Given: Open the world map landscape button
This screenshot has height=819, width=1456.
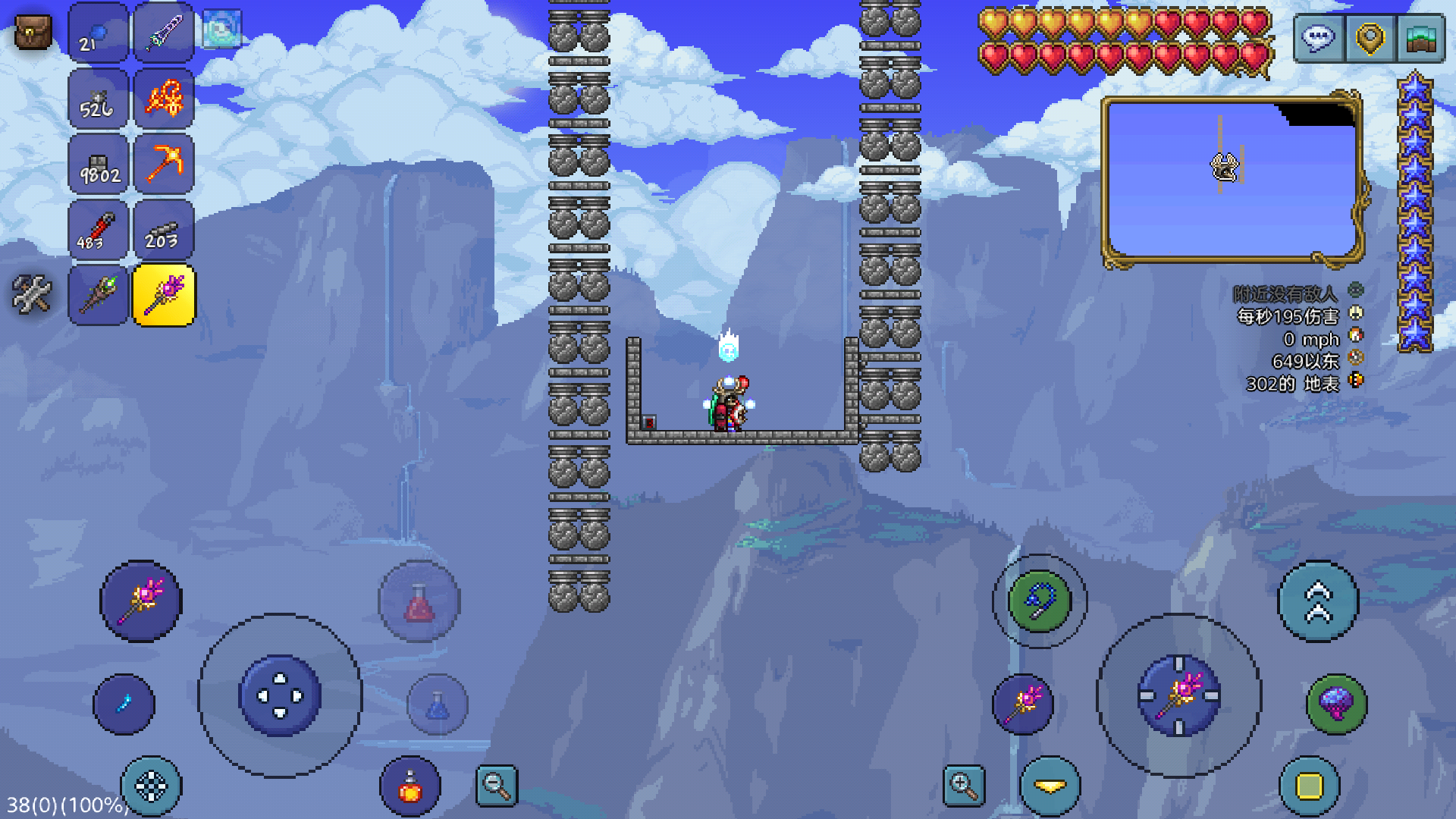Looking at the screenshot, I should [x=1420, y=38].
